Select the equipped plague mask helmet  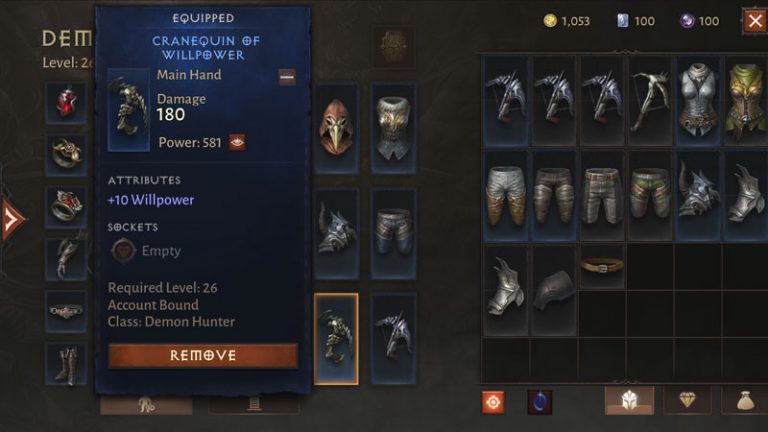click(336, 127)
